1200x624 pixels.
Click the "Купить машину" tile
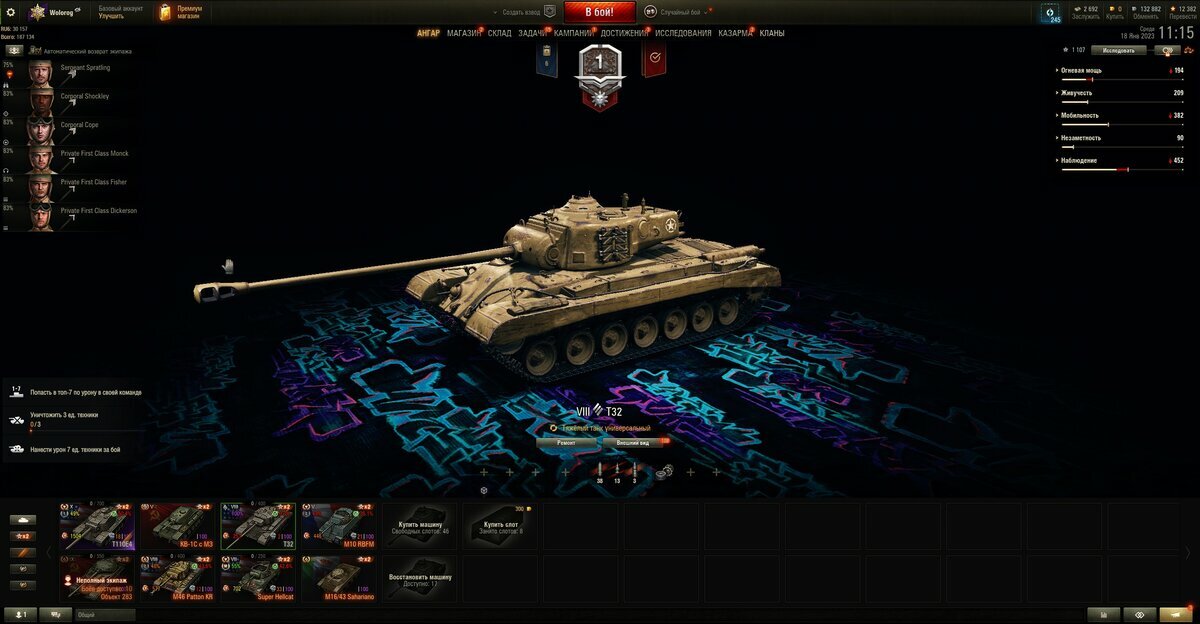419,526
